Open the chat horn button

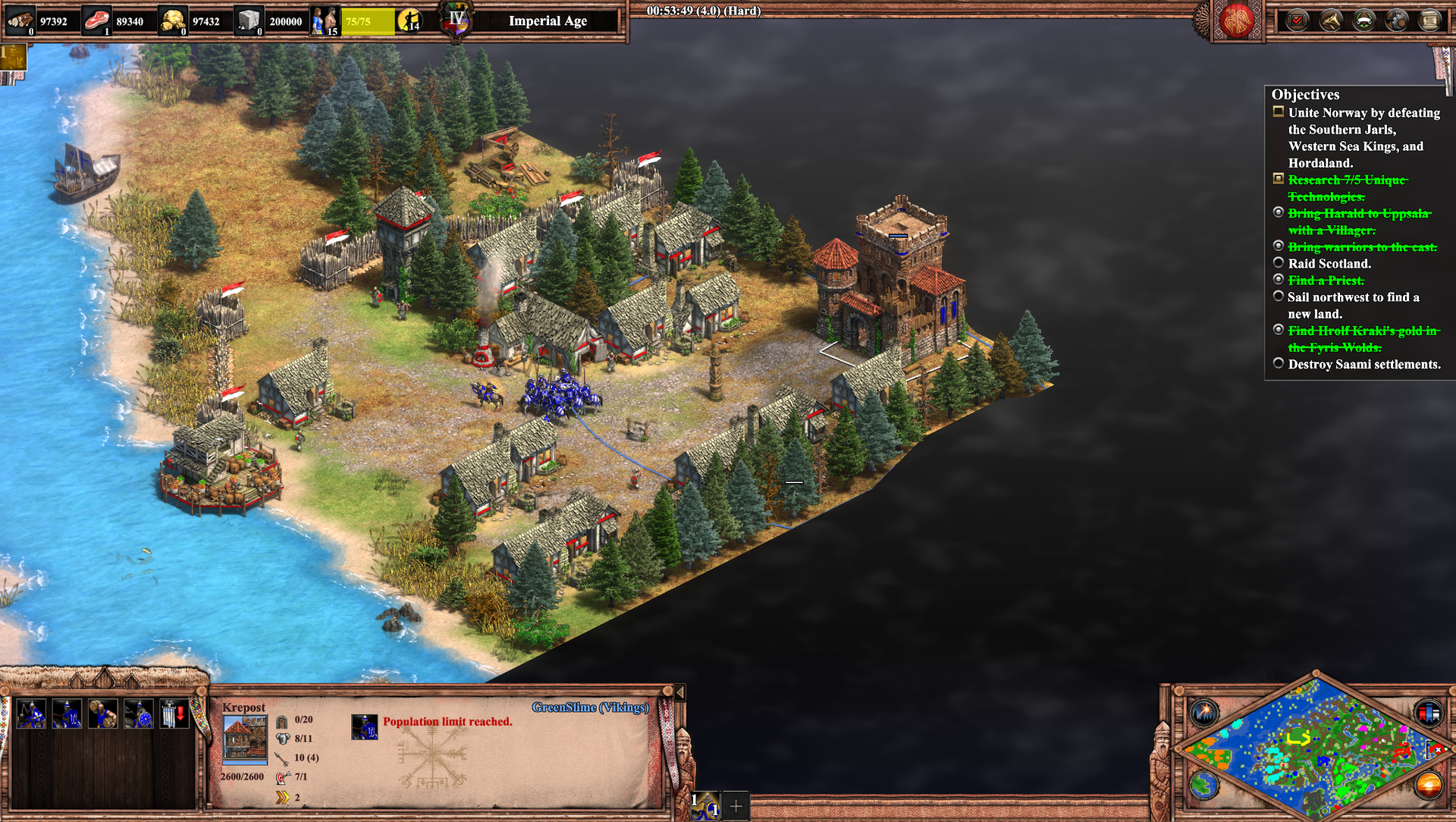coord(1331,20)
